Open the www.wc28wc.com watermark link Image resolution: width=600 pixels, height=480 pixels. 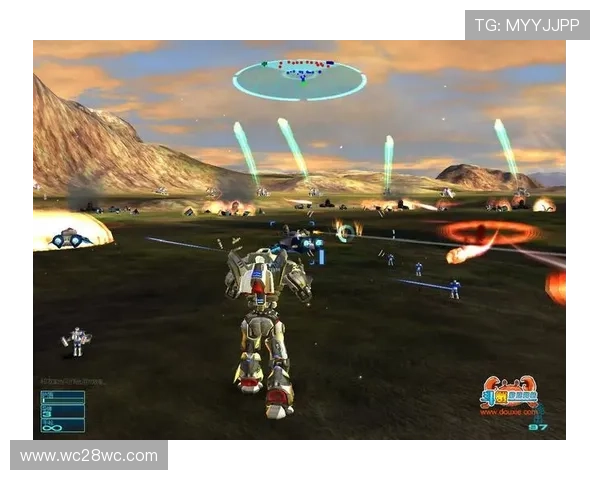click(x=88, y=456)
